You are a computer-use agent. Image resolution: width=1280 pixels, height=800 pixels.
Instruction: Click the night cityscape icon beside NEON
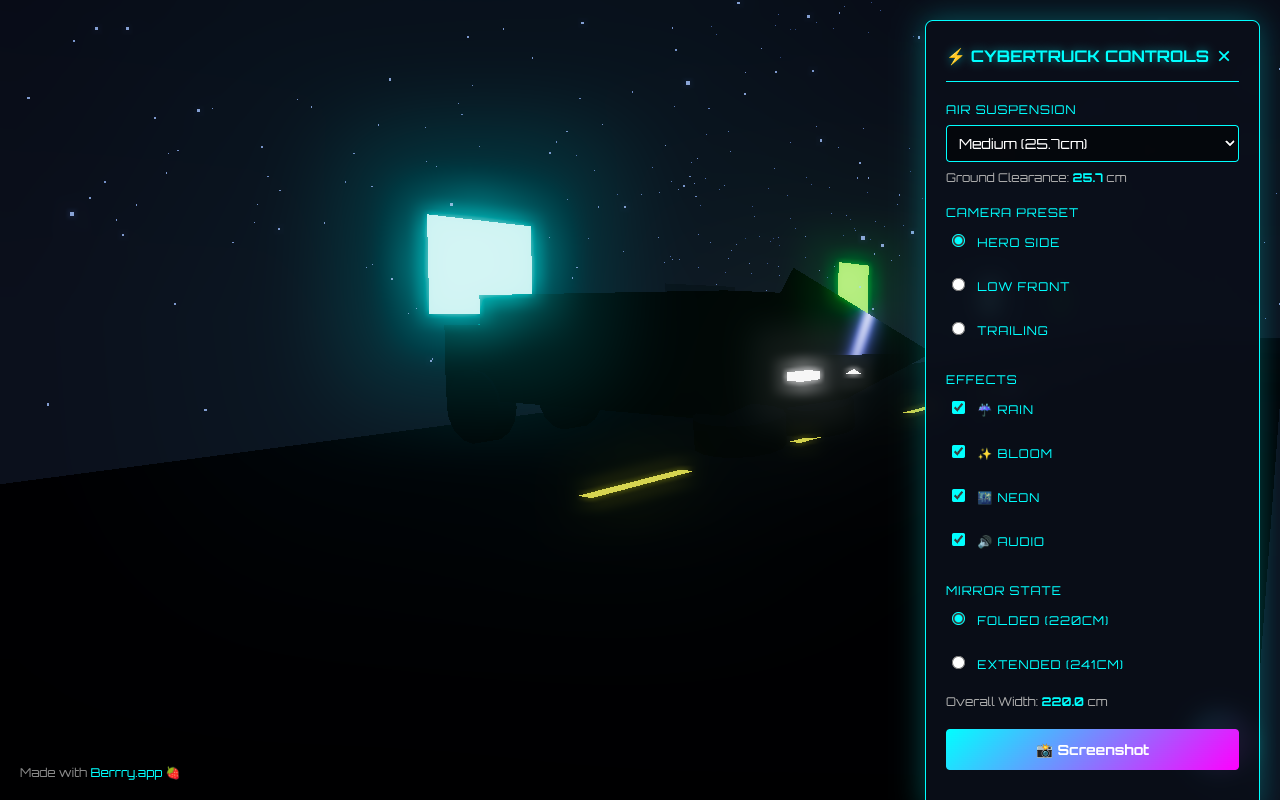click(983, 497)
